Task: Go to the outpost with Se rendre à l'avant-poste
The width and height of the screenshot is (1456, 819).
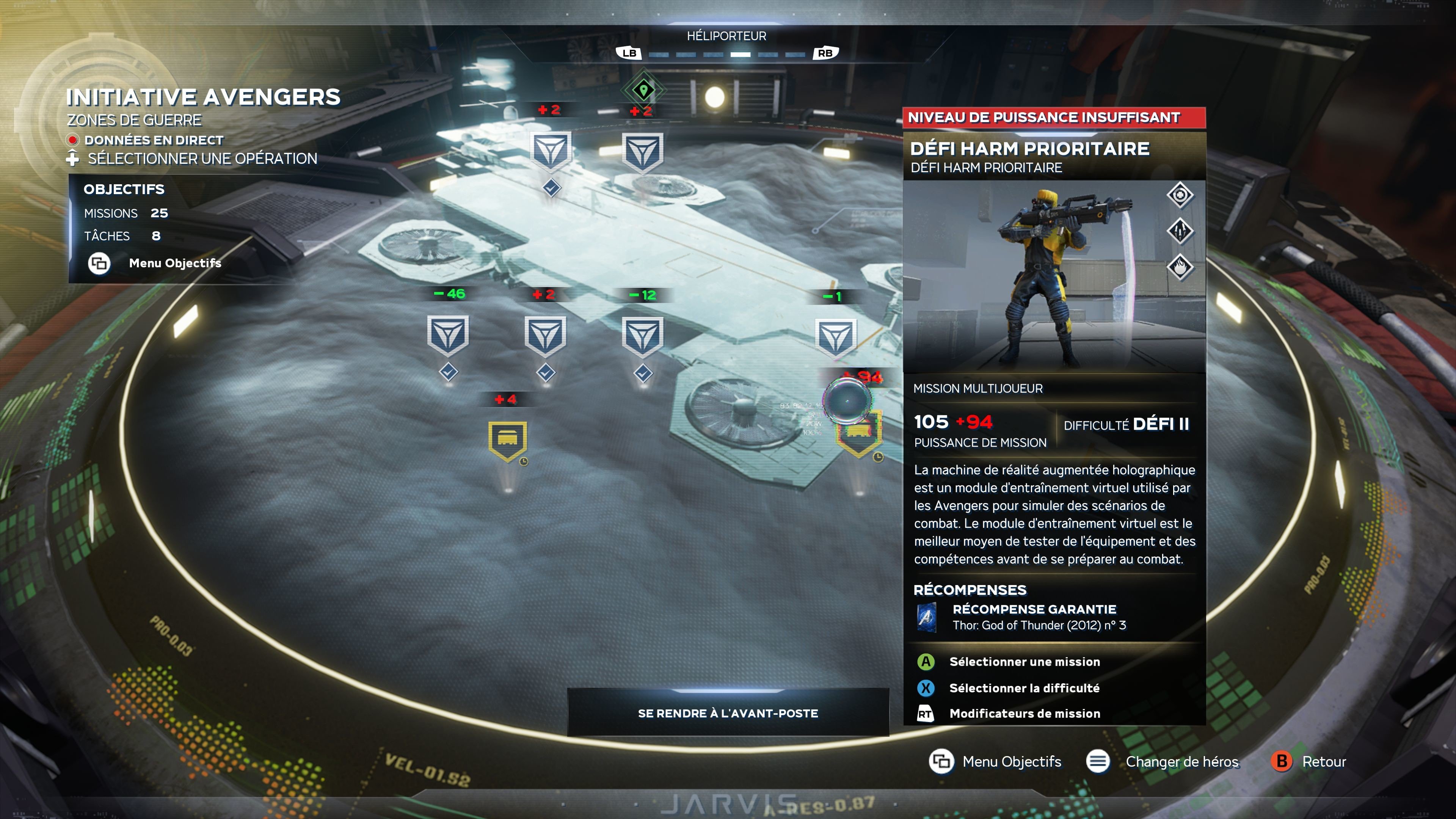Action: pos(728,713)
